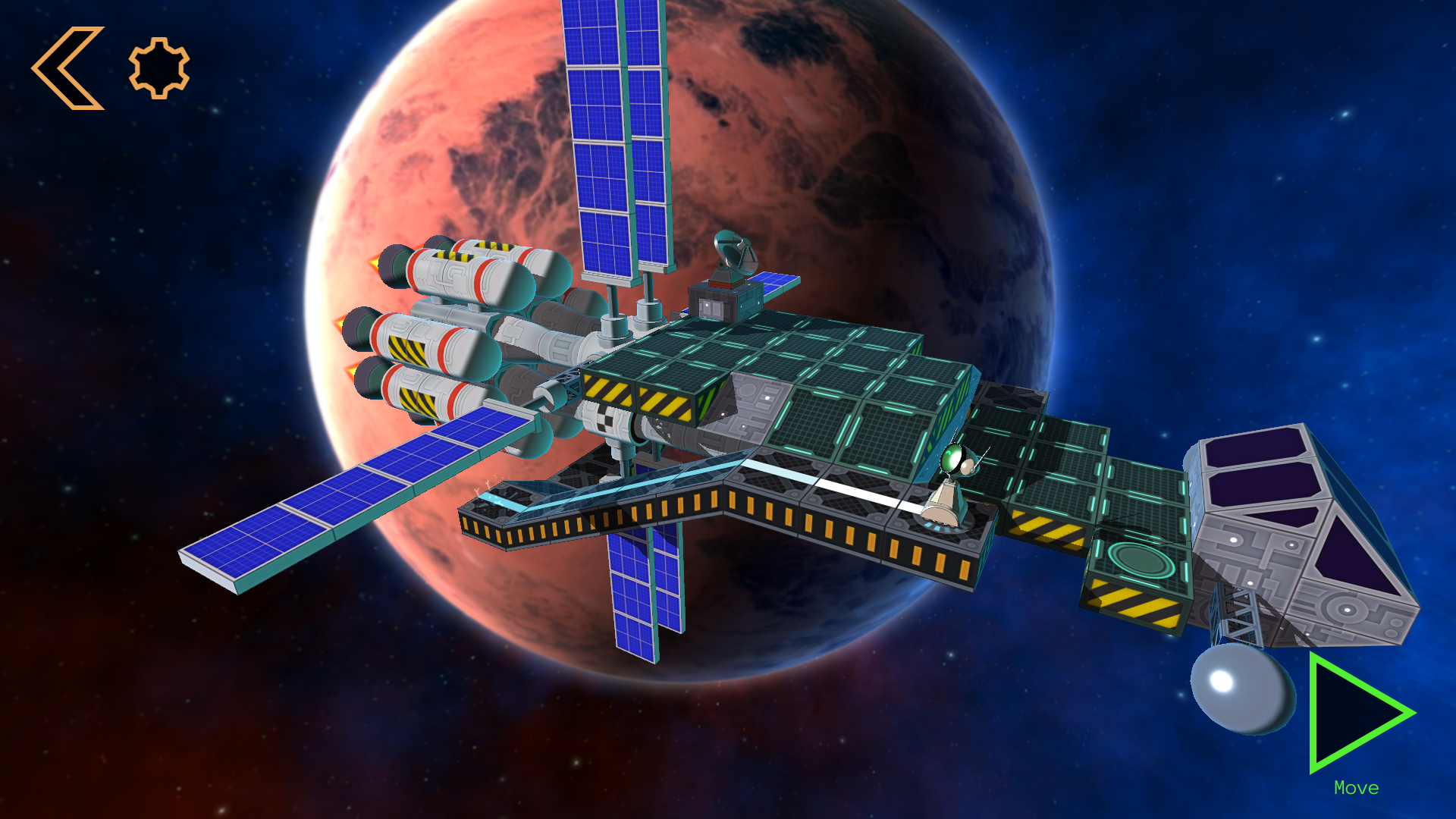Click the satellite dish antenna
The height and width of the screenshot is (819, 1456).
point(733,250)
